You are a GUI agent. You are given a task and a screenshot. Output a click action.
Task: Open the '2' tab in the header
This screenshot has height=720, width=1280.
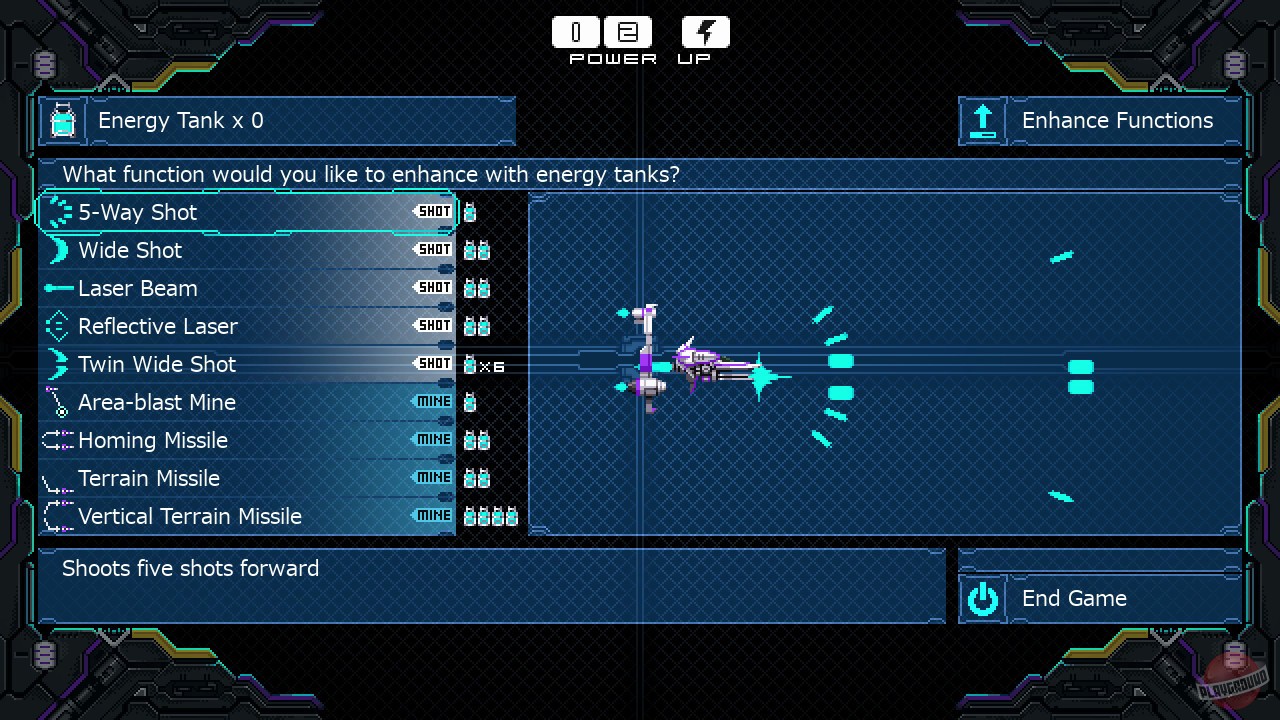point(628,31)
